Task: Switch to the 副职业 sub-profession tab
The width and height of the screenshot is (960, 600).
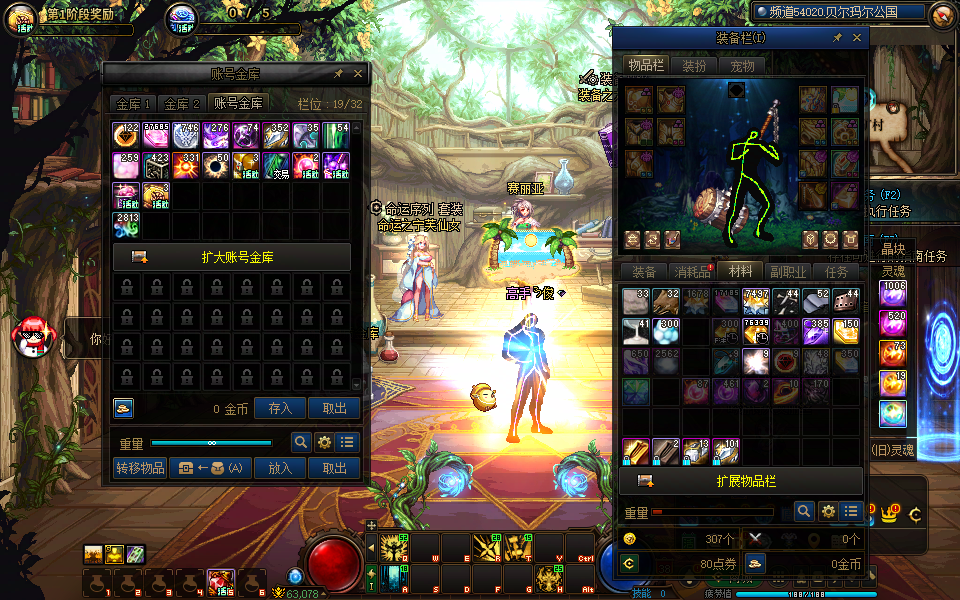Action: pos(788,272)
